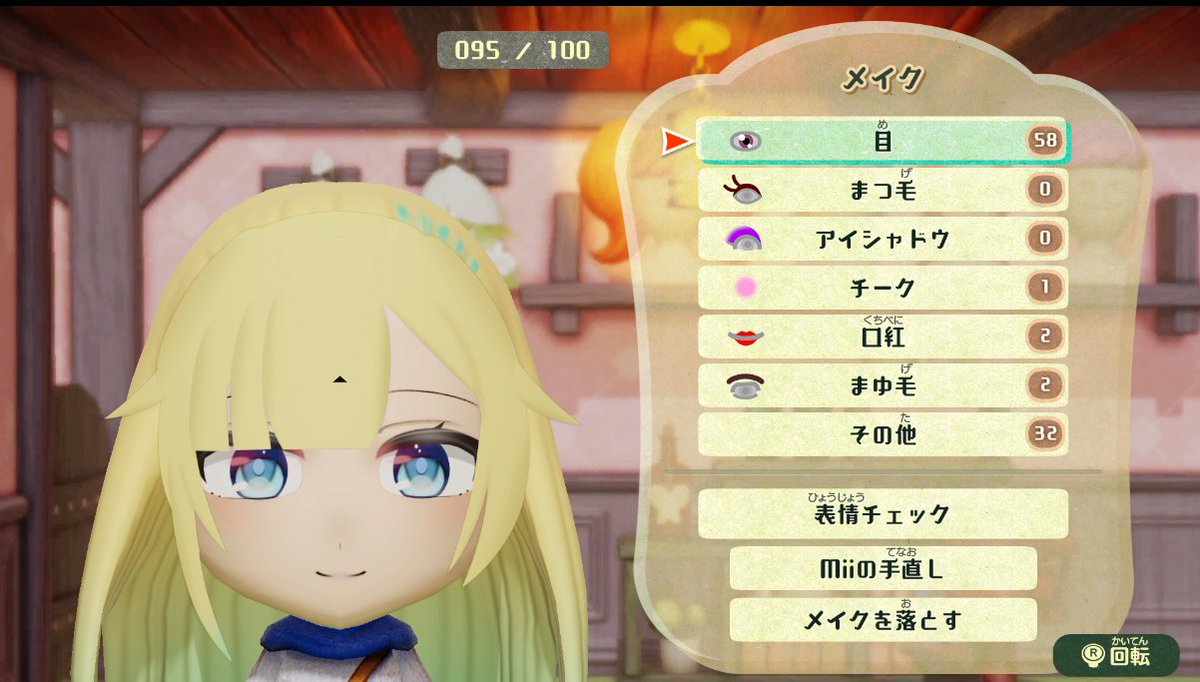
Task: Choose メイクを落とす to remove makeup
Action: coord(882,620)
